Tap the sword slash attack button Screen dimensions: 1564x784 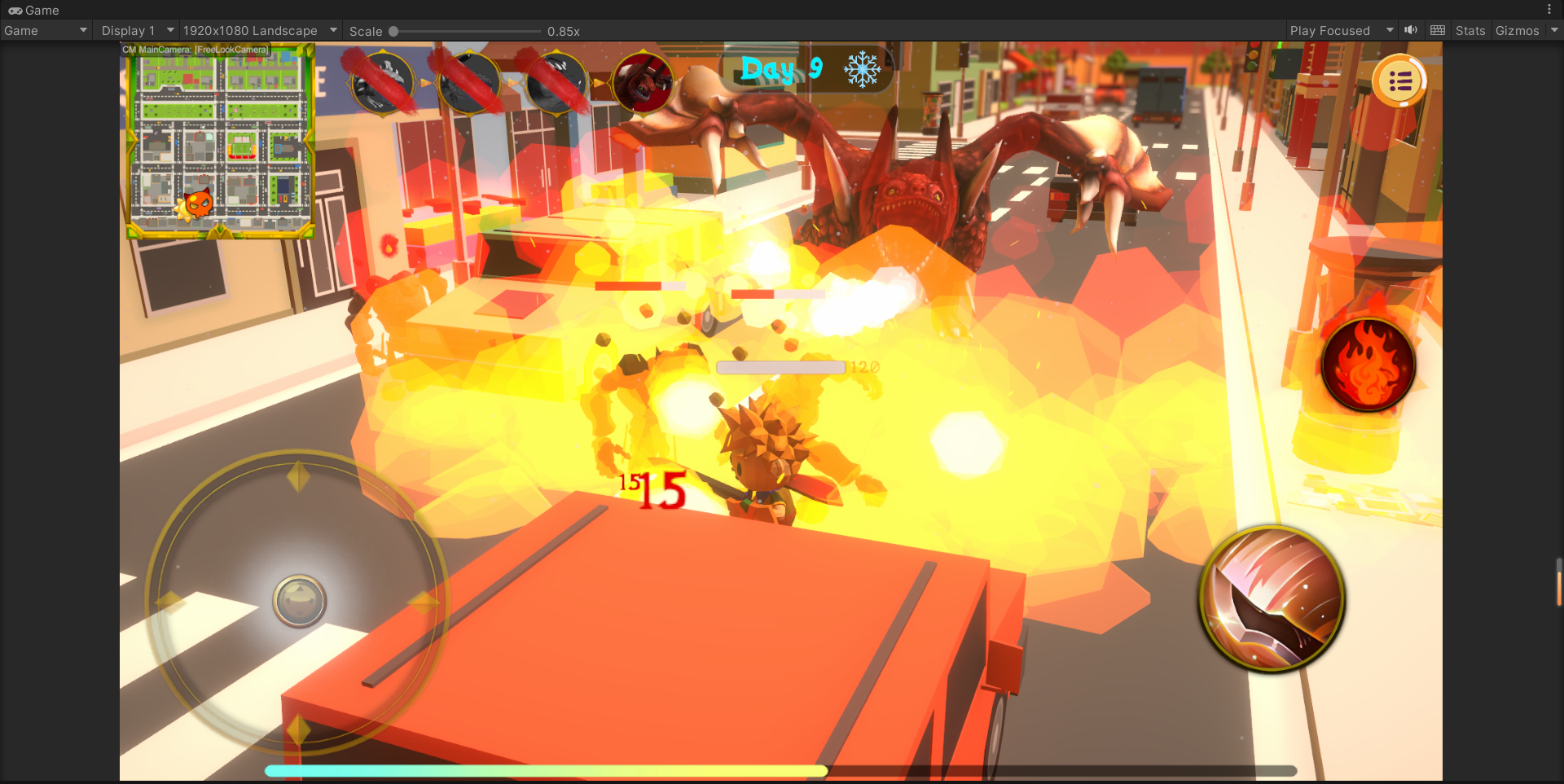click(1272, 599)
